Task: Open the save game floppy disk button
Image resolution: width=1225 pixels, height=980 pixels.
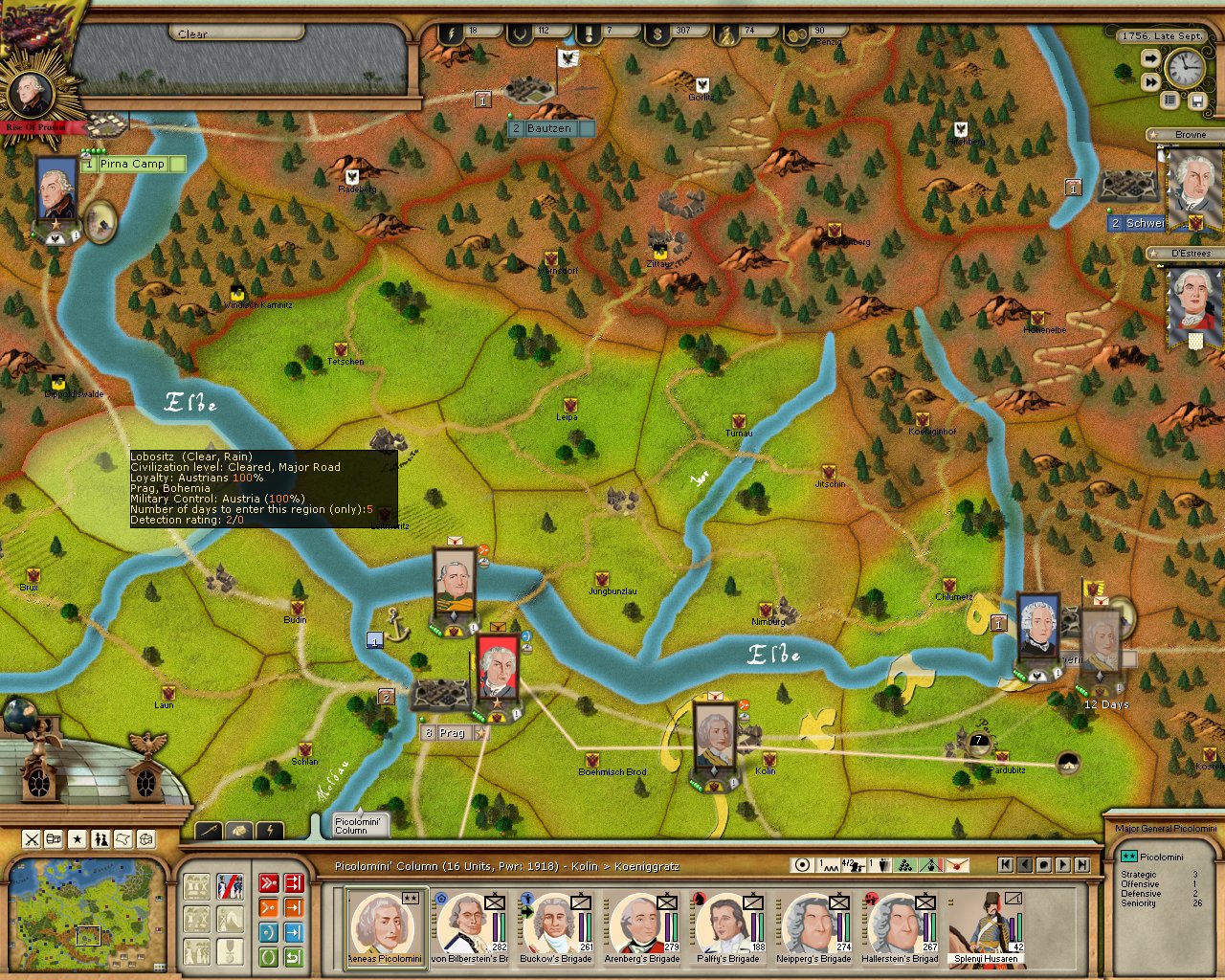Action: (1196, 100)
